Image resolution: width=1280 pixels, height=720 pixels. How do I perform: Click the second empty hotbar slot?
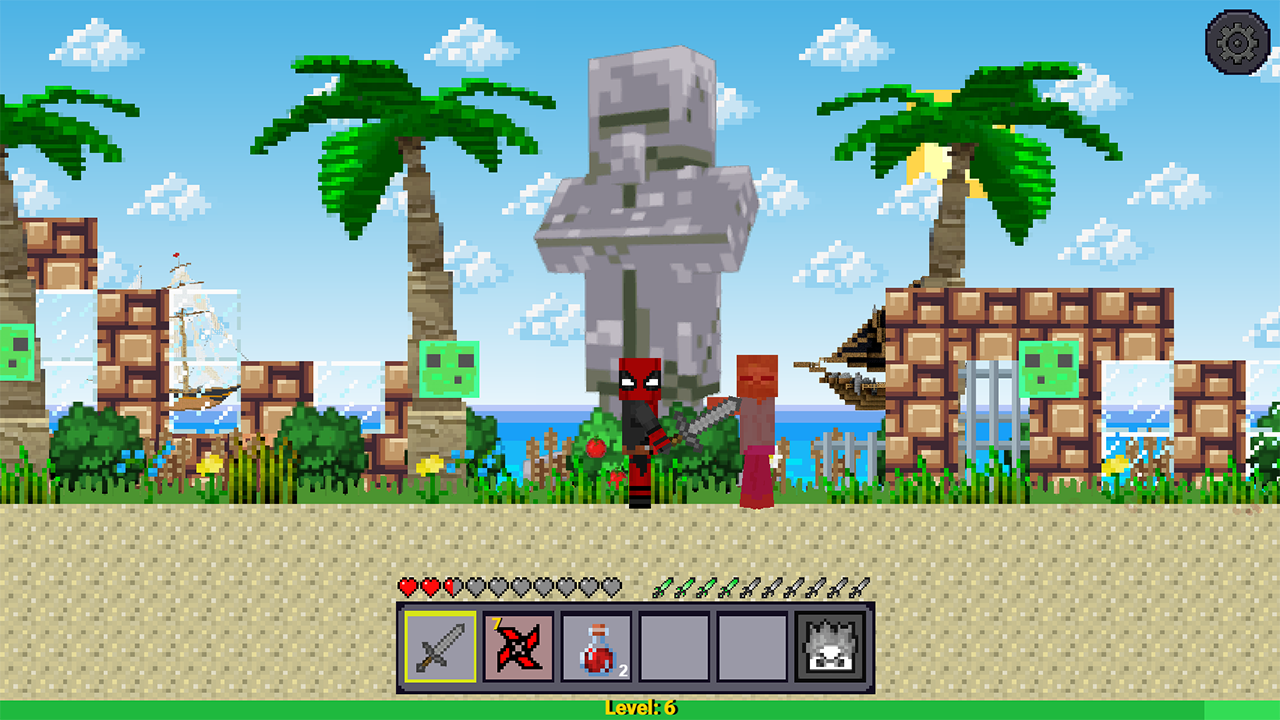click(x=750, y=650)
